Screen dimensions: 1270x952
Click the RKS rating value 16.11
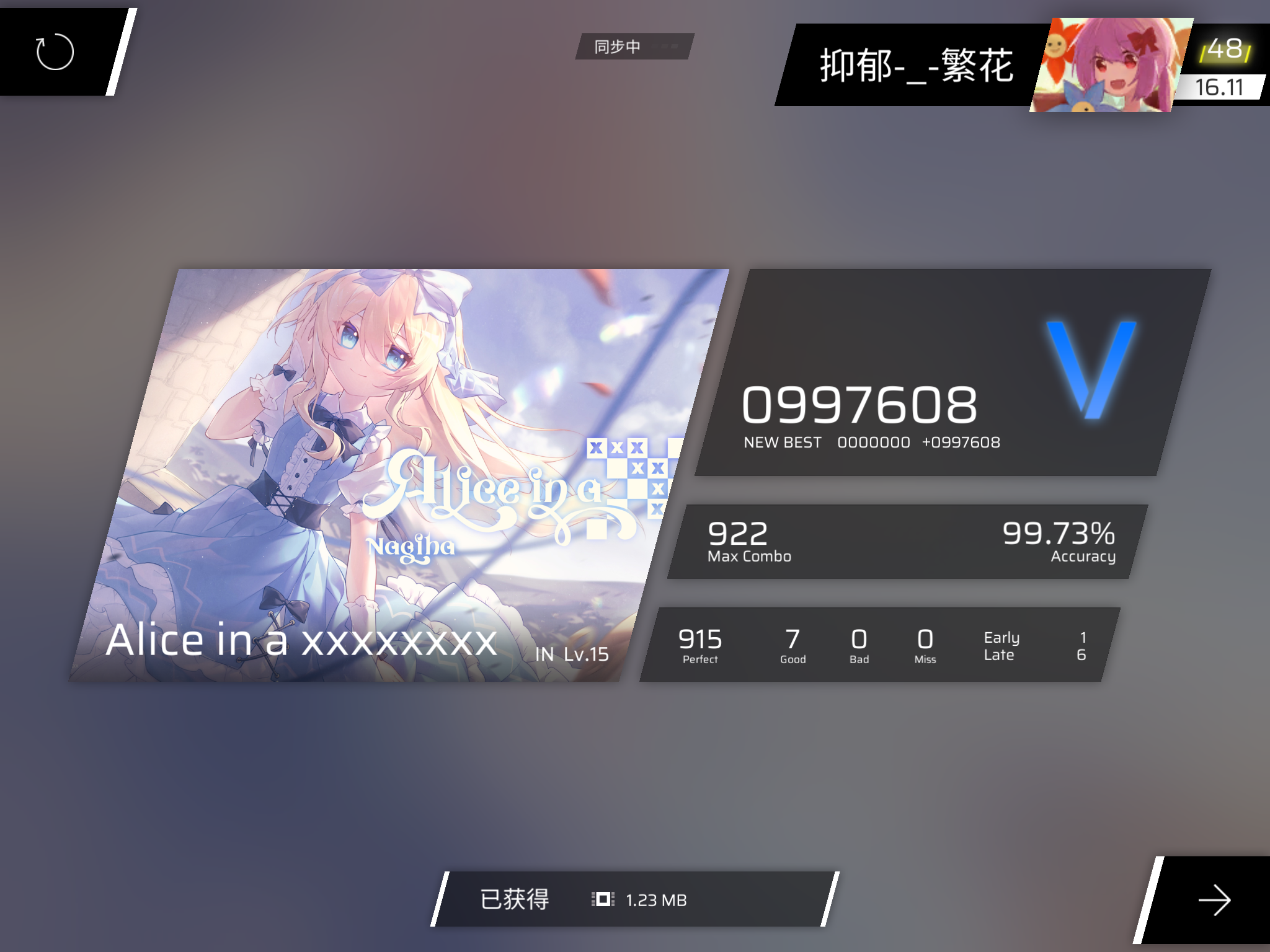click(1219, 86)
